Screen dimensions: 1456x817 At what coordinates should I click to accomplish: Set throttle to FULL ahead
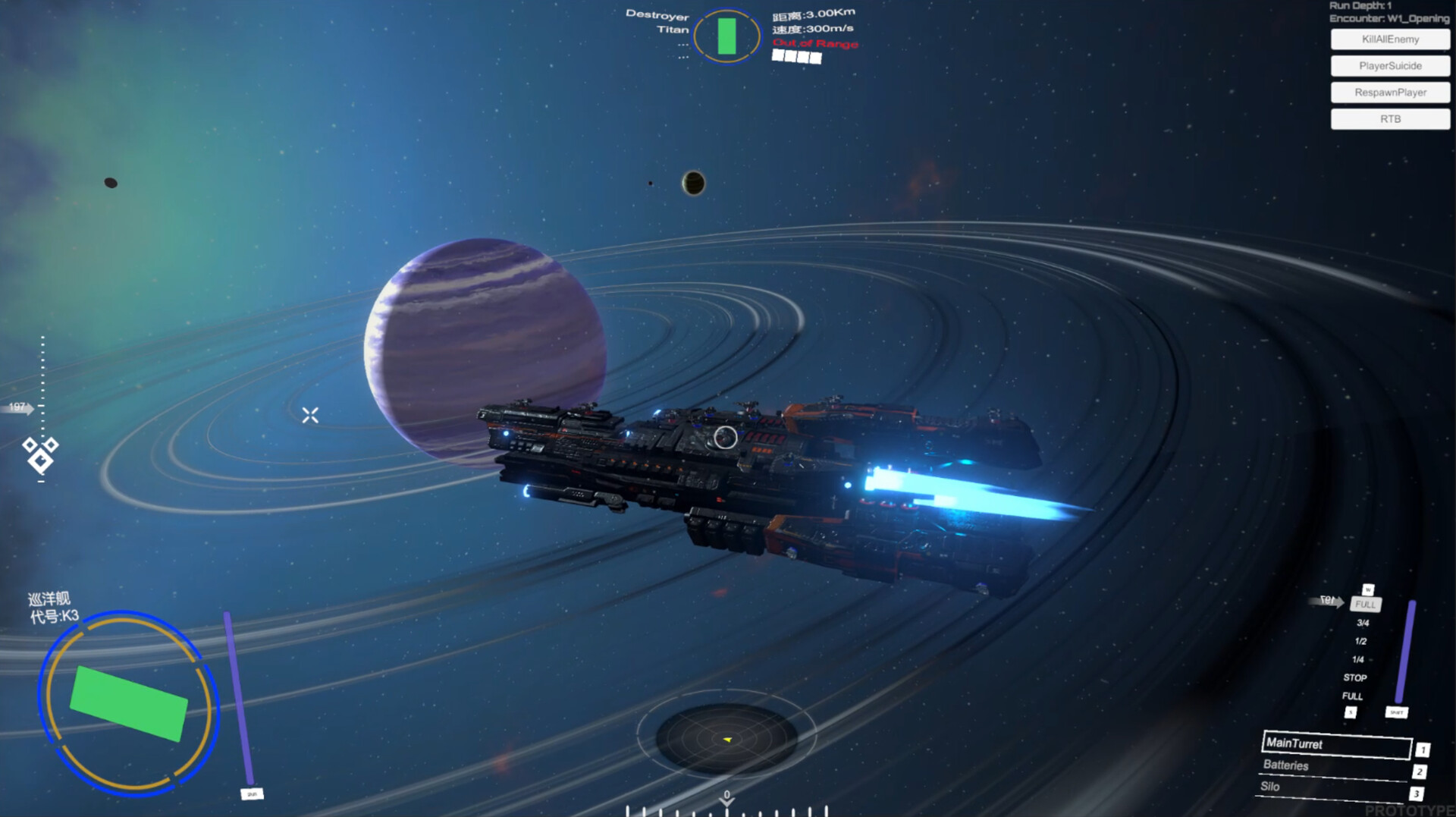1364,605
